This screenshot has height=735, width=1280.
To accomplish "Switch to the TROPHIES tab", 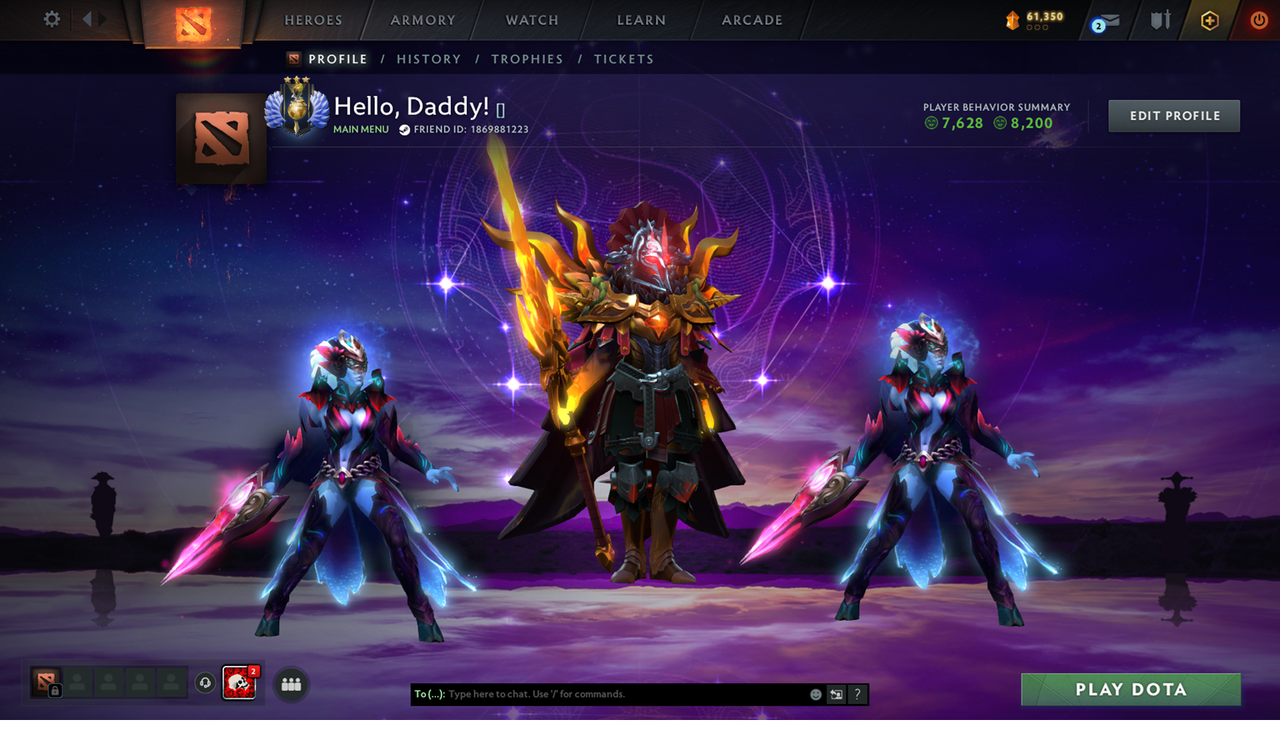I will (x=527, y=59).
